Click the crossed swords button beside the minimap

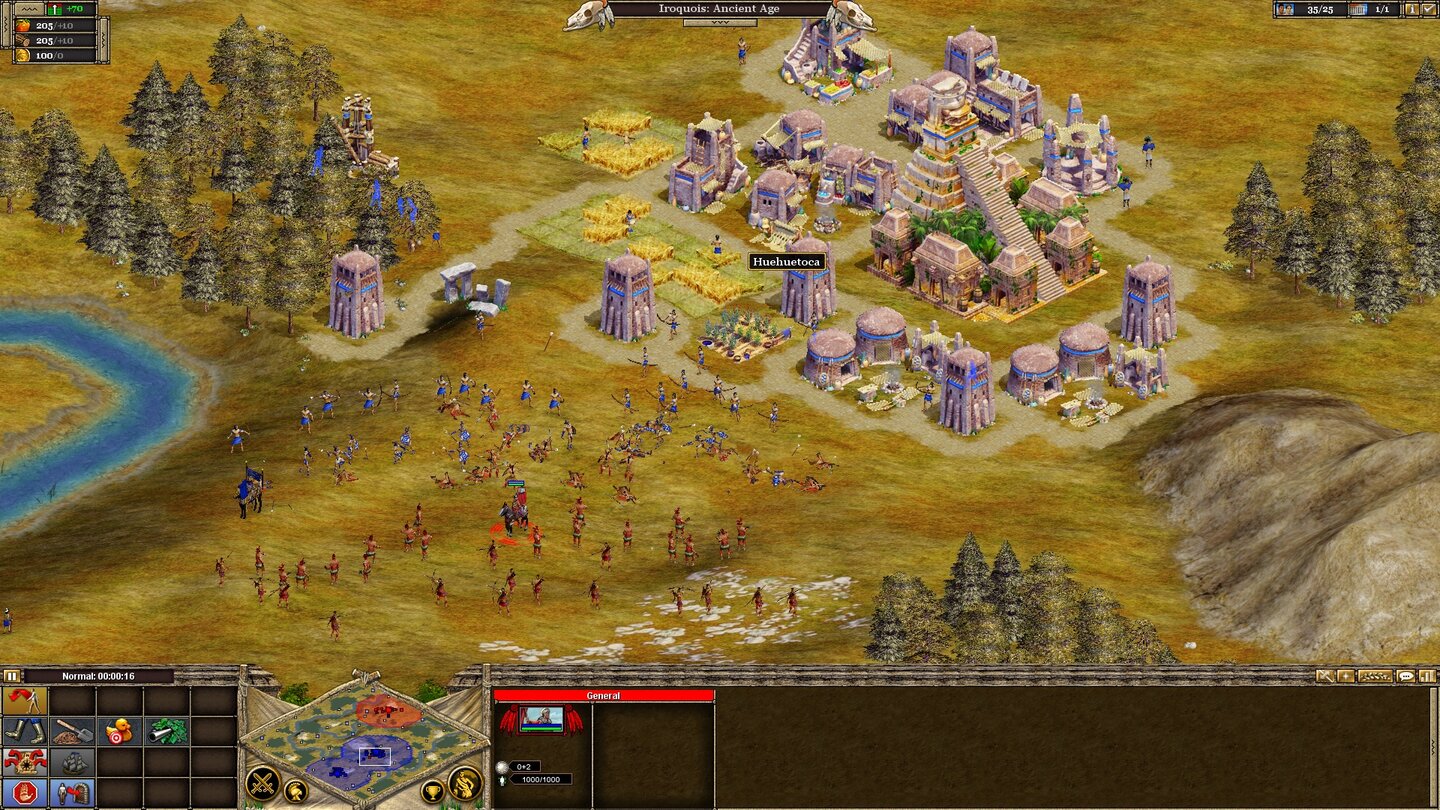(x=264, y=785)
